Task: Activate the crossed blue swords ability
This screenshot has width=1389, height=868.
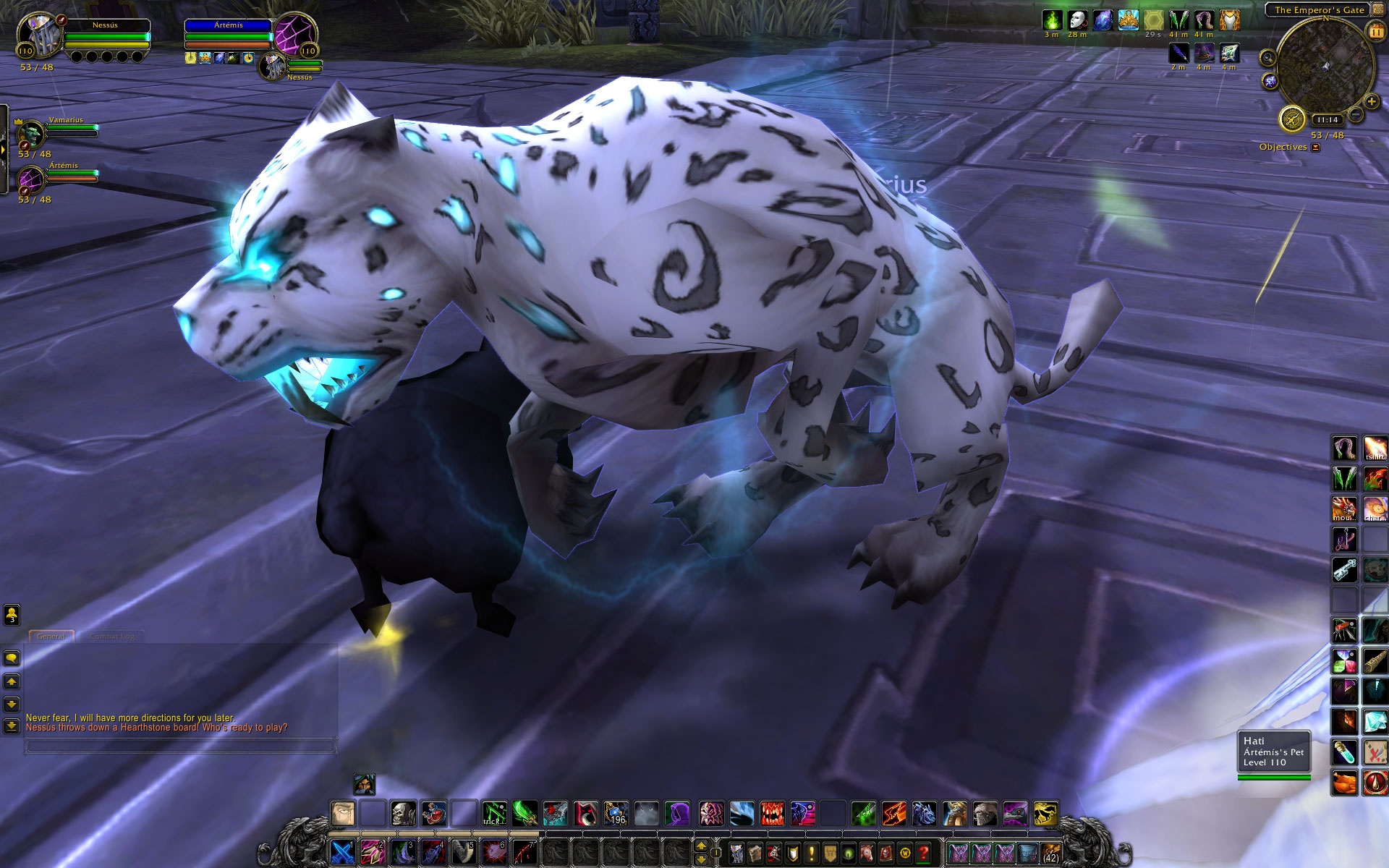Action: 342,852
